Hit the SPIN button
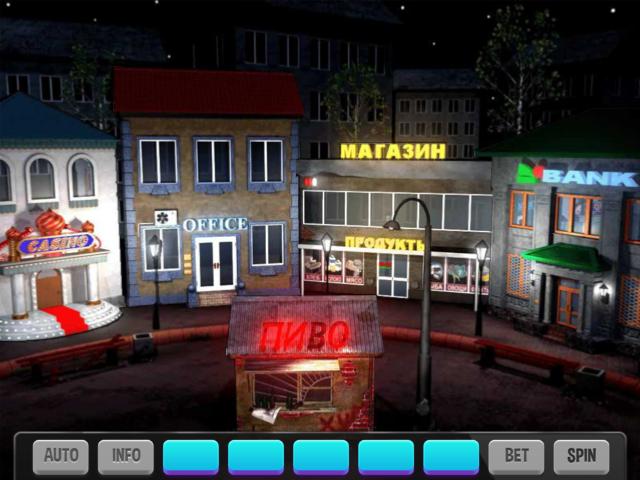 point(581,456)
